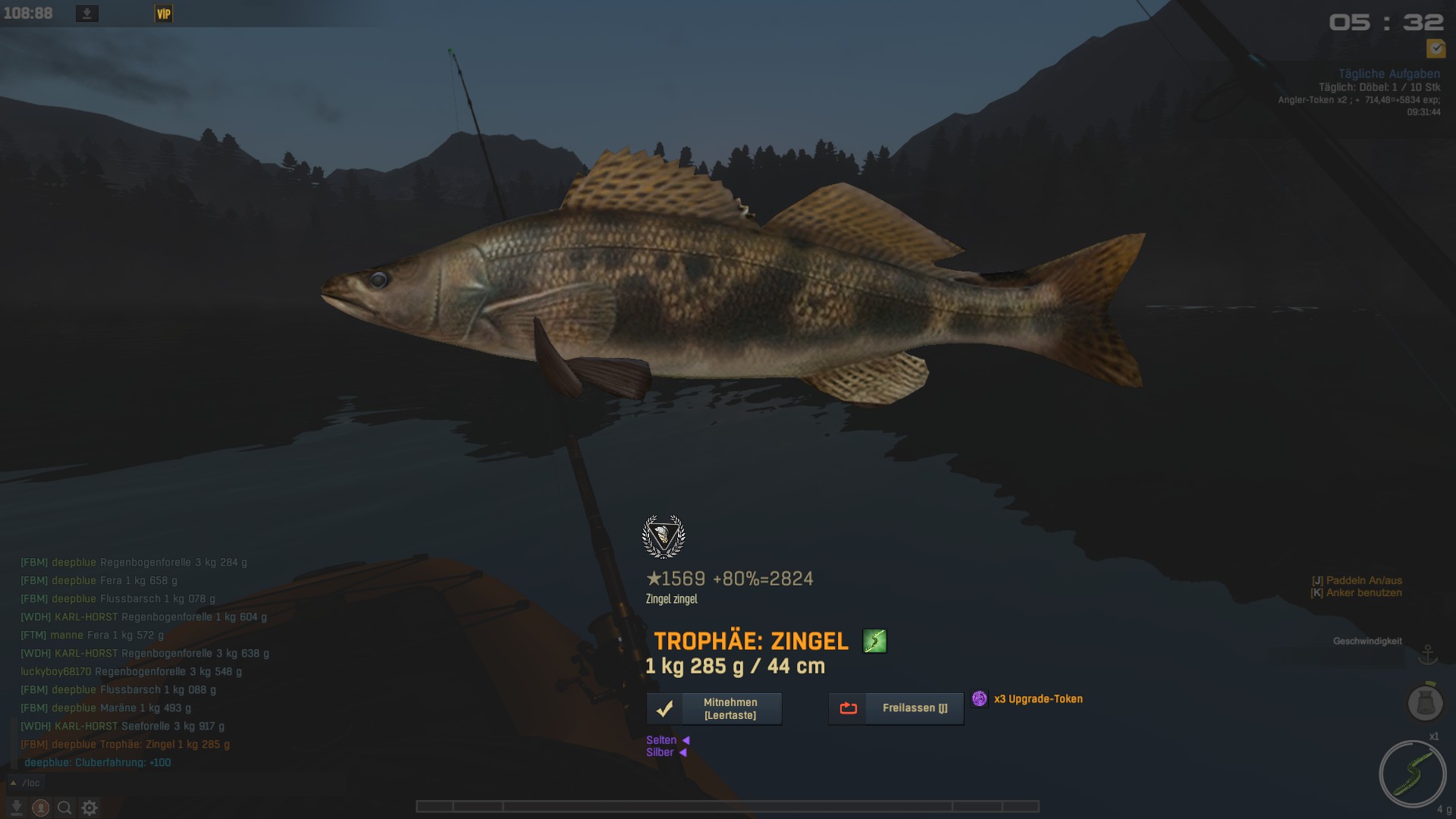Select the Selten rarity label
Screen dimensions: 1456x819
click(x=661, y=740)
